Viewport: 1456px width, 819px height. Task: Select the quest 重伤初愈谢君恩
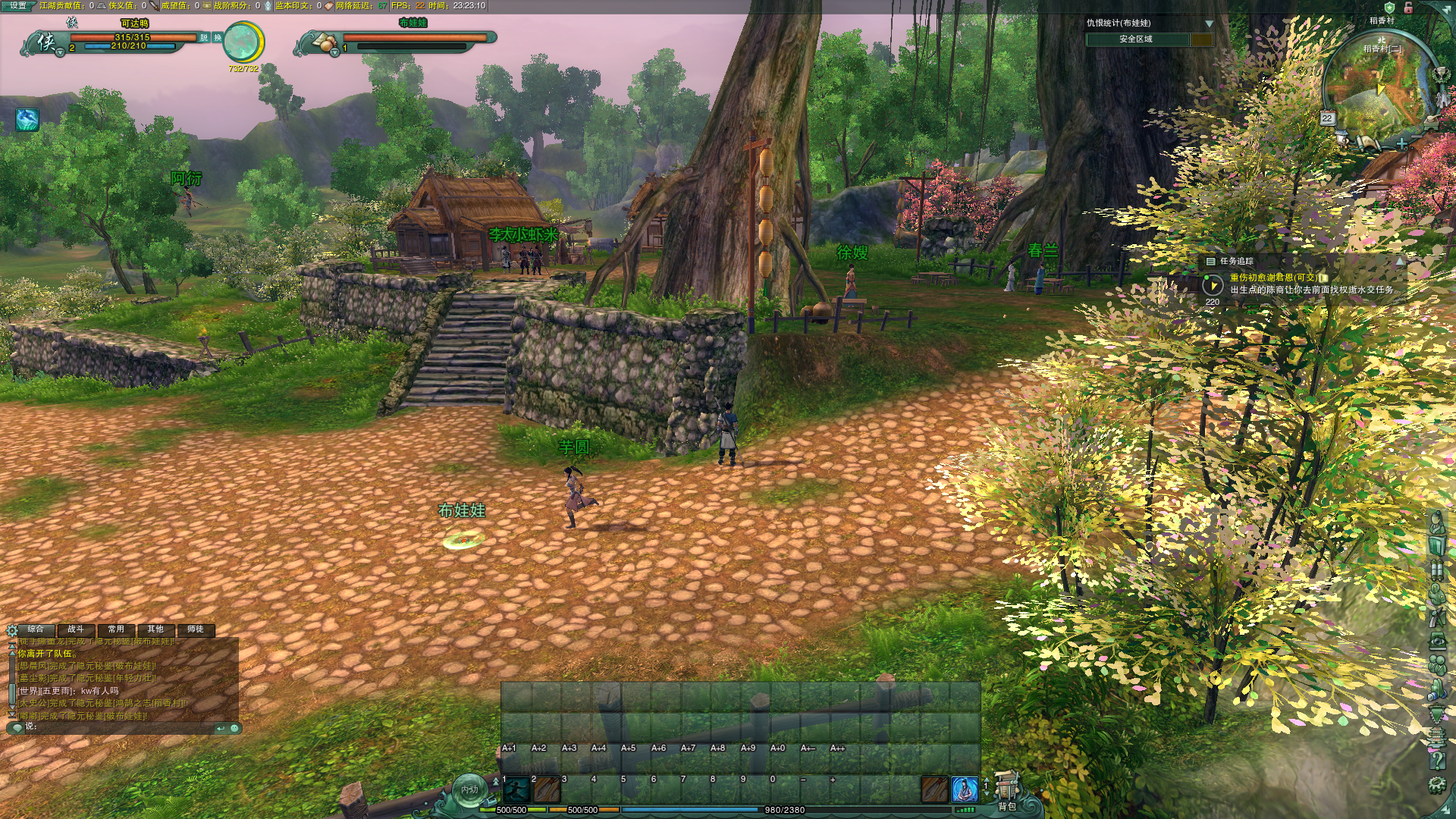[1272, 278]
